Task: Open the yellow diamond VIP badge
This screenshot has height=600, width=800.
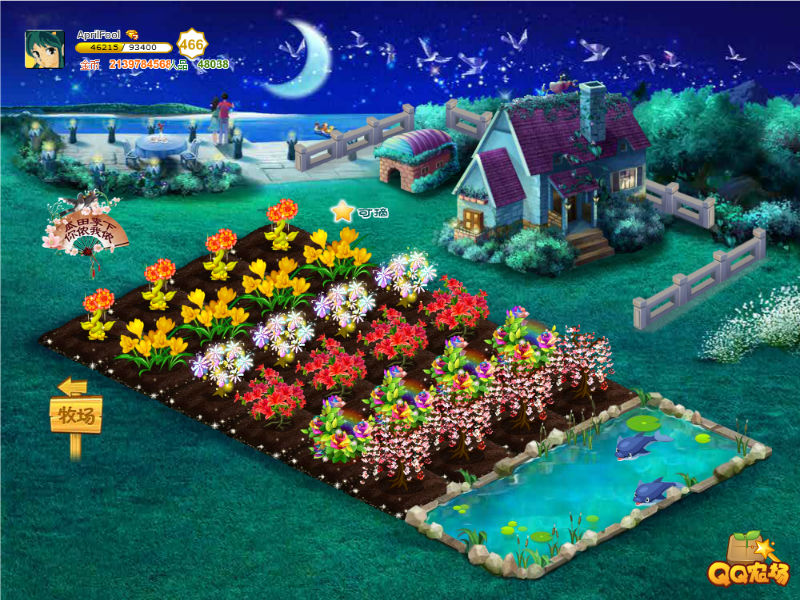Action: click(132, 35)
